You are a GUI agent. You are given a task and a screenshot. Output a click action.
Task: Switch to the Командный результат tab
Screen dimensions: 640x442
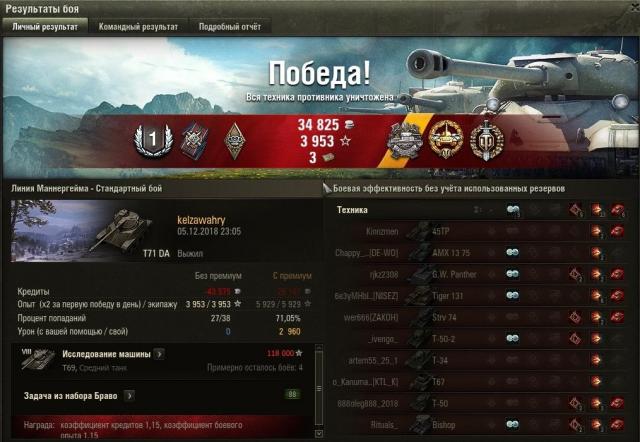pyautogui.click(x=138, y=27)
